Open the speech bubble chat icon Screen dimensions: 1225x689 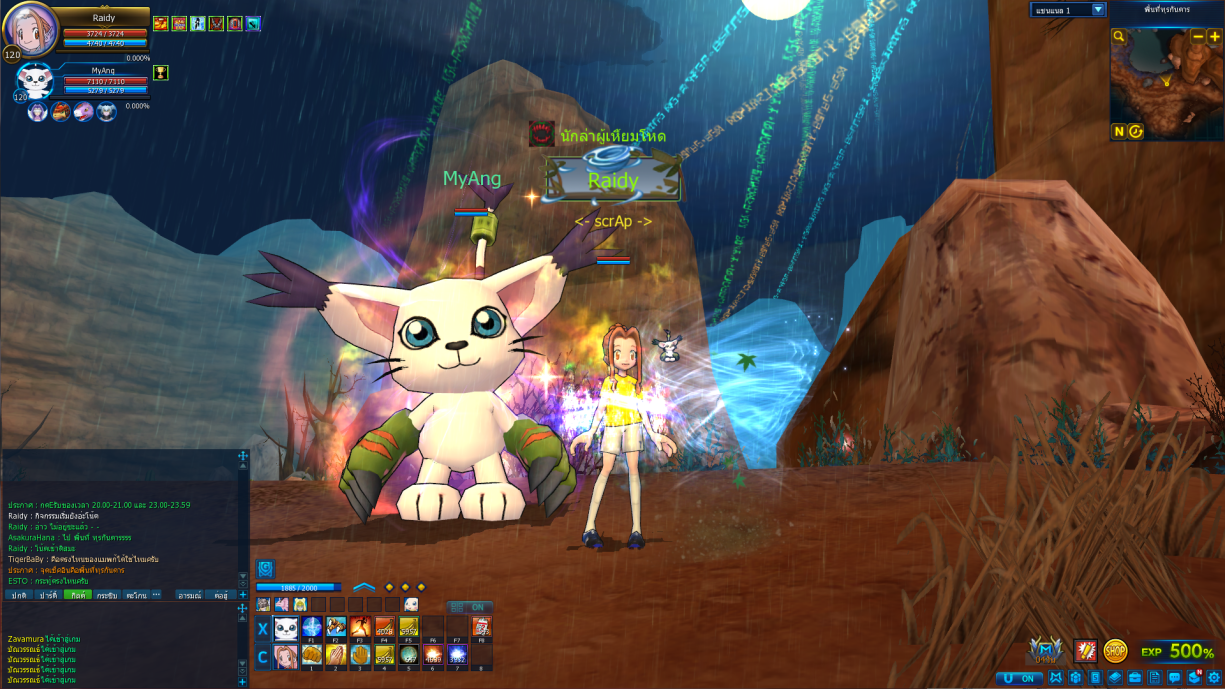coord(1174,678)
